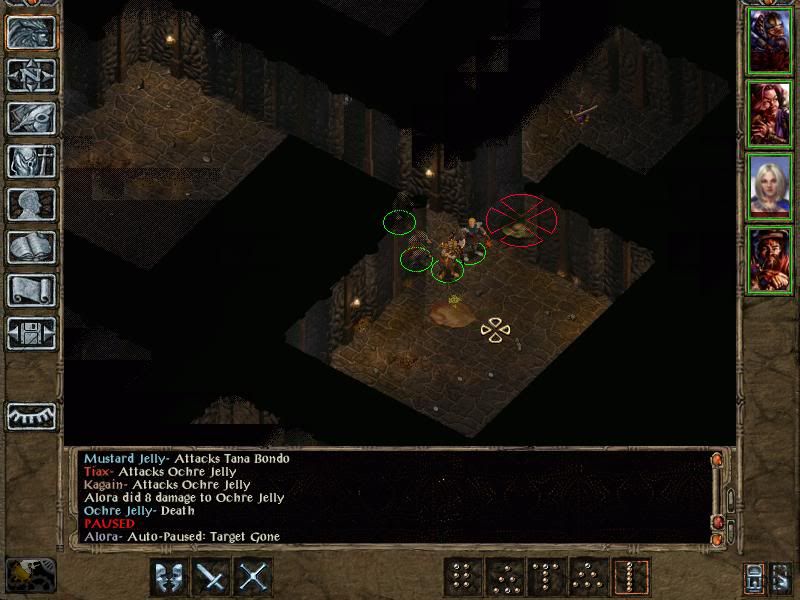Select the highlighted single-file line formation
Screen dimensions: 800x600
631,577
